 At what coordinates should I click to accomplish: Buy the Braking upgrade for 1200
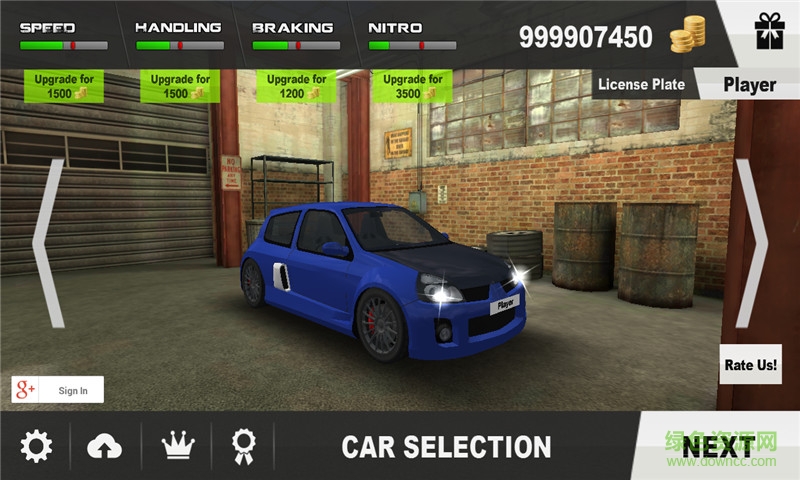(297, 86)
